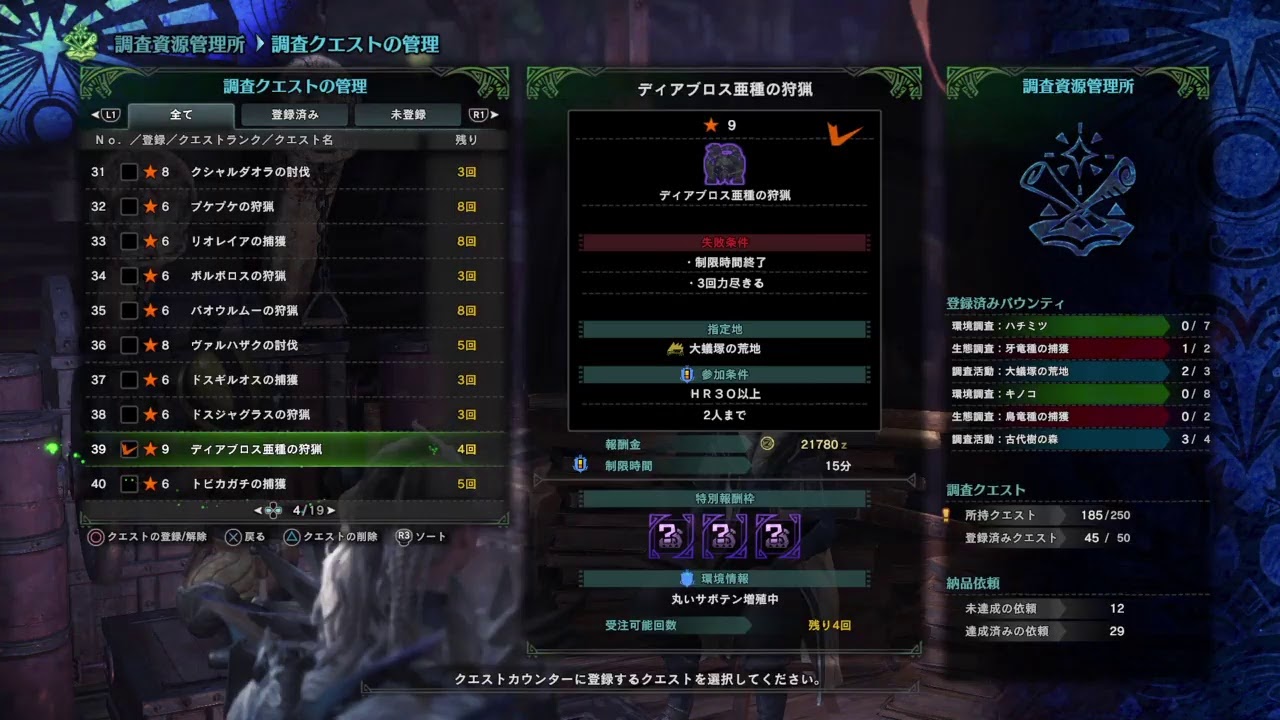1280x720 pixels.
Task: Switch to the 未登録 tab
Action: tap(406, 114)
